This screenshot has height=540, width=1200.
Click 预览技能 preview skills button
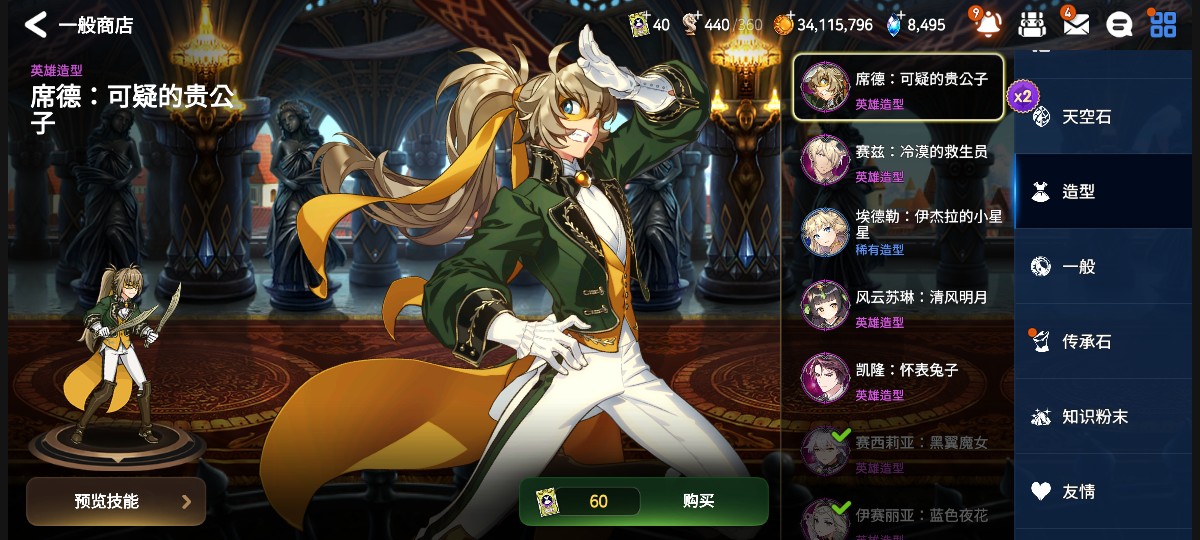tap(116, 501)
